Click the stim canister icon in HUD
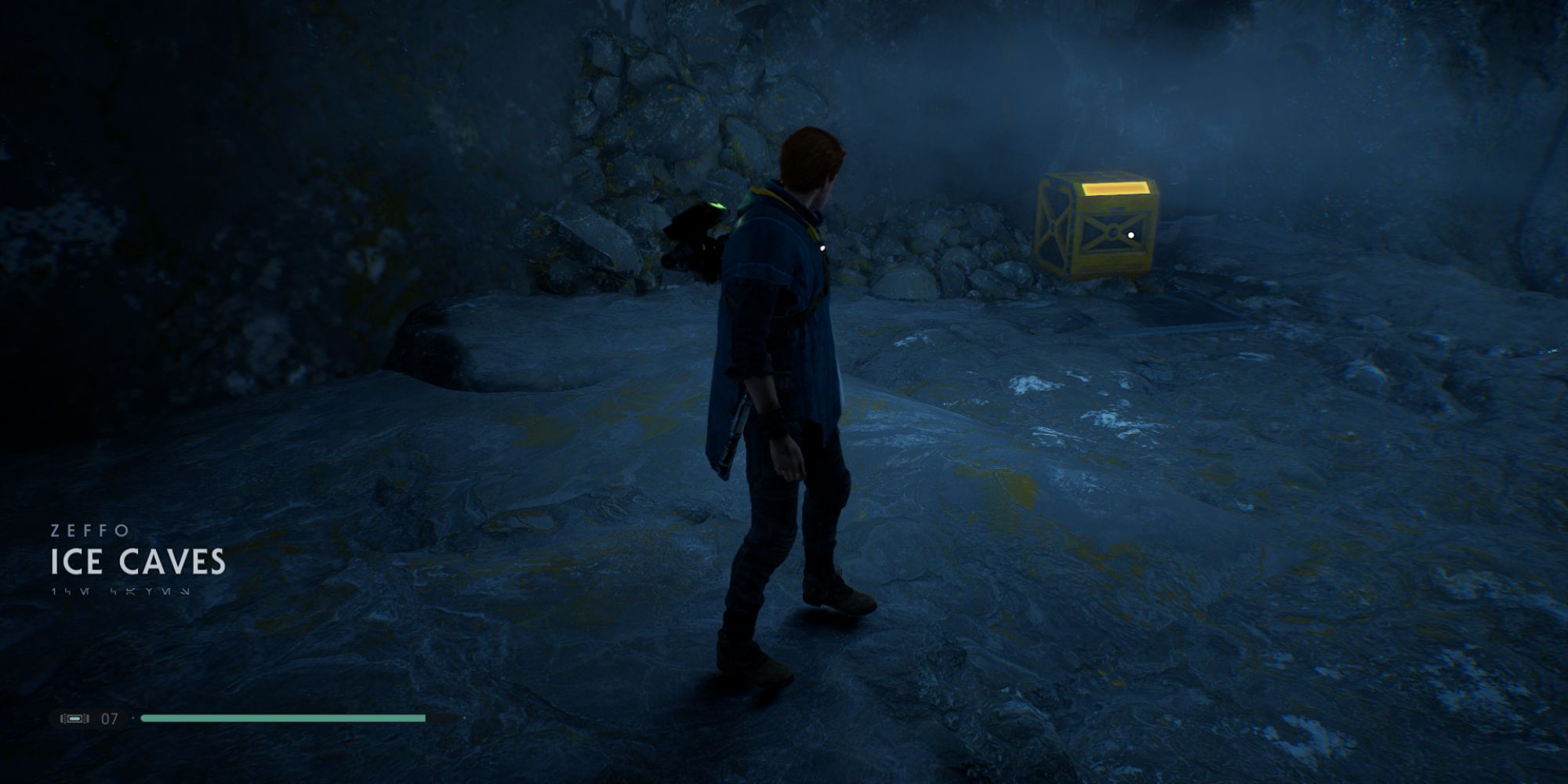Image resolution: width=1568 pixels, height=784 pixels. click(x=75, y=718)
